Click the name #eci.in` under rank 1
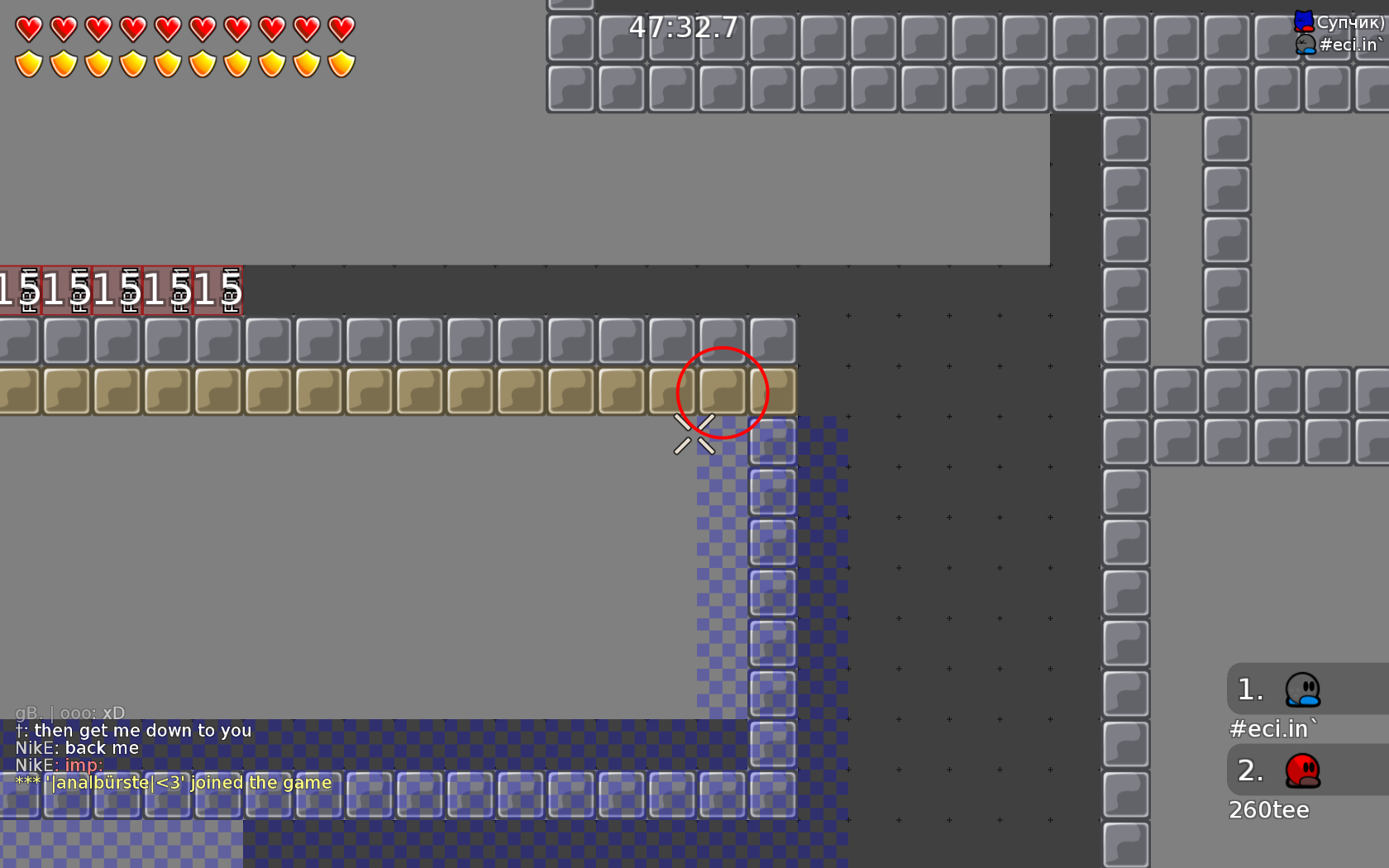Image resolution: width=1389 pixels, height=868 pixels. [1272, 729]
